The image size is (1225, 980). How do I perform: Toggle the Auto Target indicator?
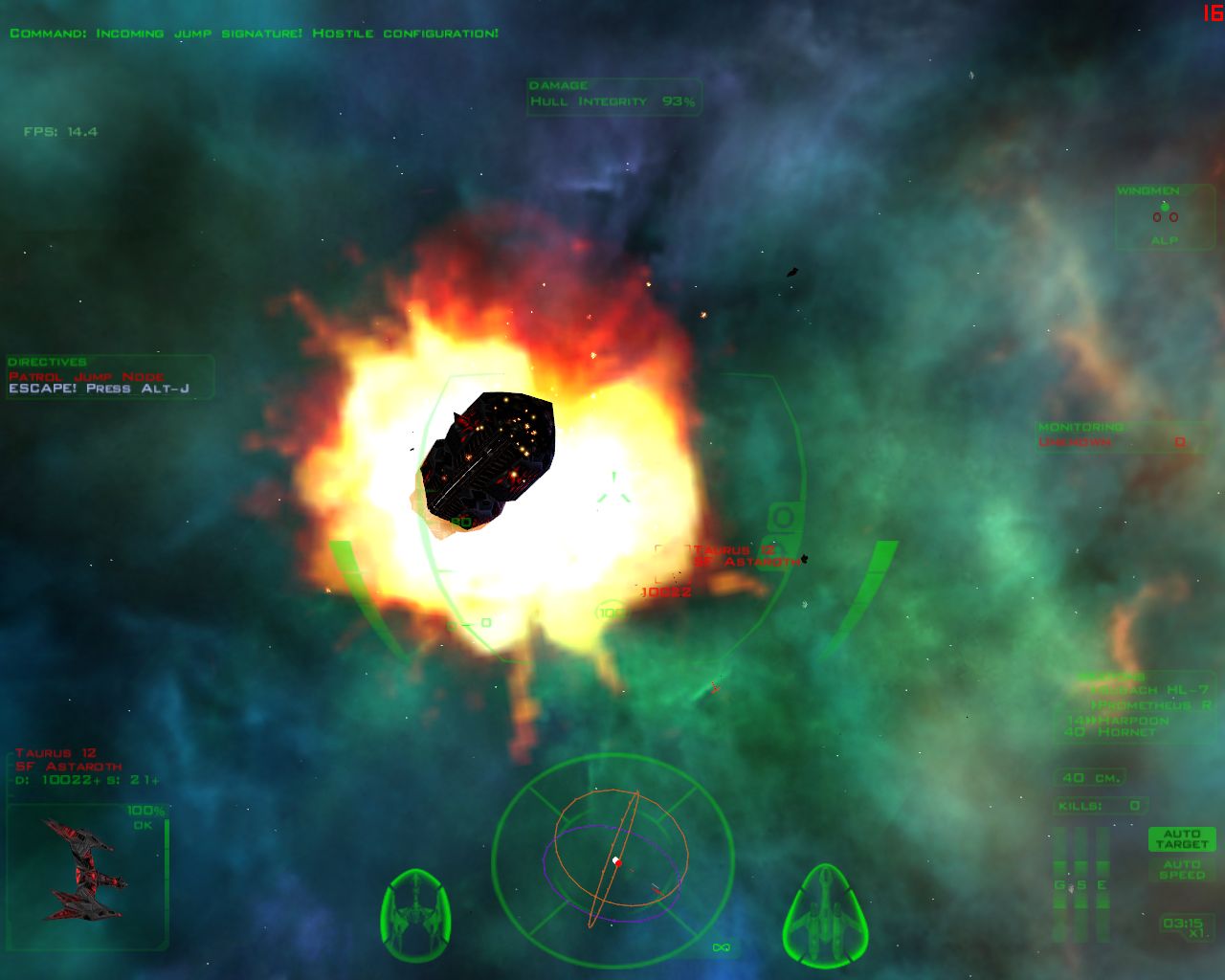[x=1181, y=839]
